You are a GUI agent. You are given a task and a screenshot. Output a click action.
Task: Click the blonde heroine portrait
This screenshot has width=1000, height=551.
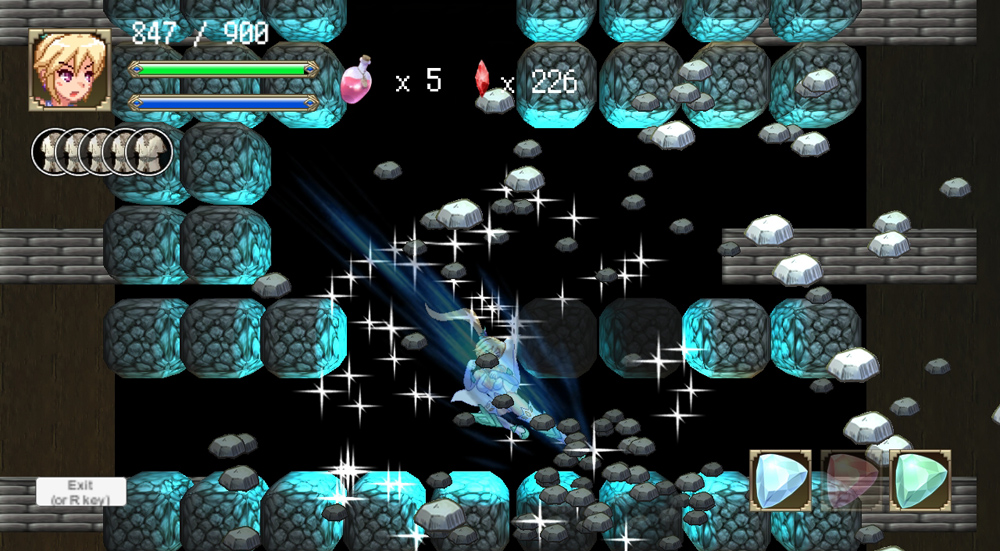(69, 69)
